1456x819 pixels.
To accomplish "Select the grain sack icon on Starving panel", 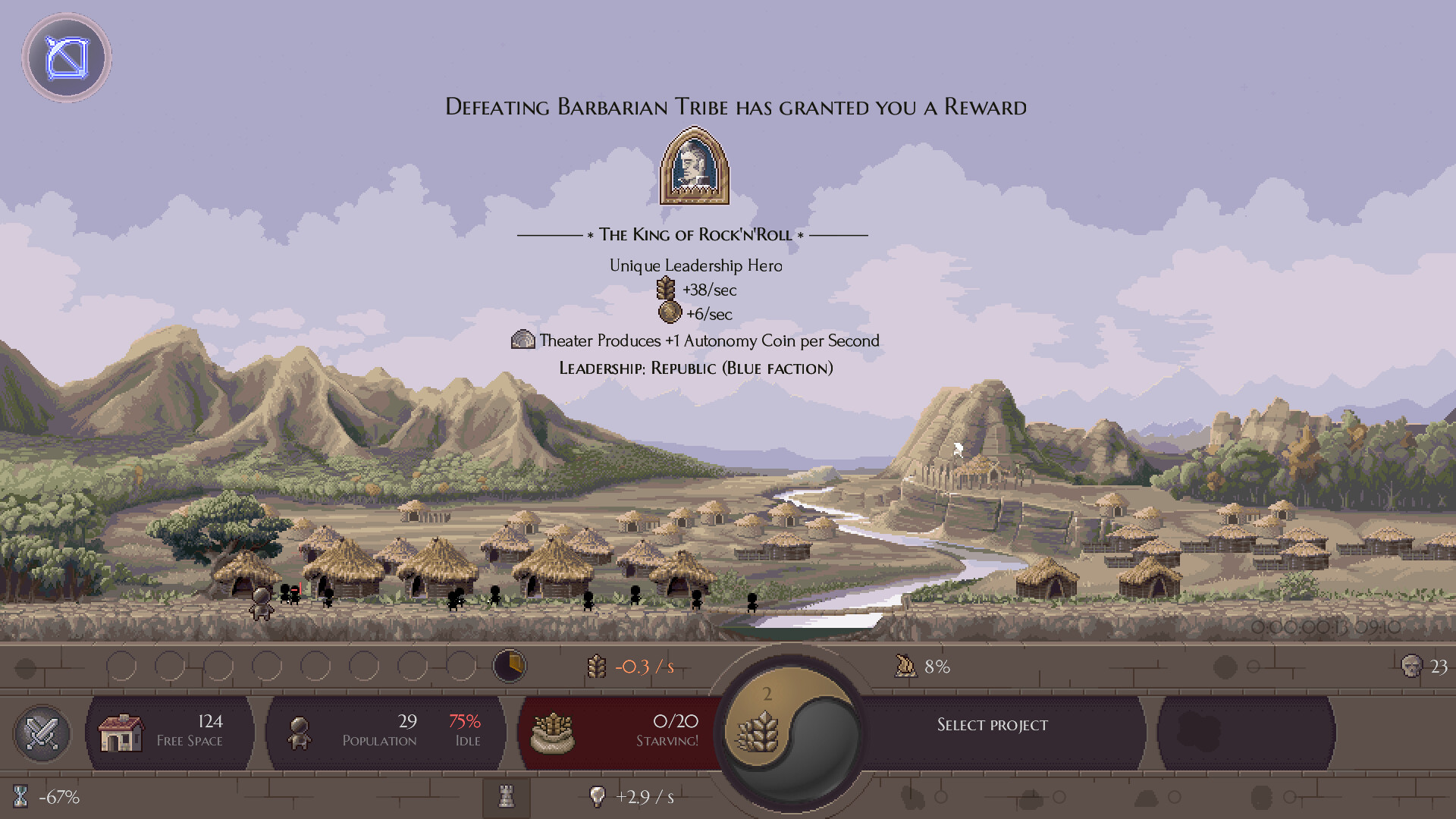I will click(554, 732).
